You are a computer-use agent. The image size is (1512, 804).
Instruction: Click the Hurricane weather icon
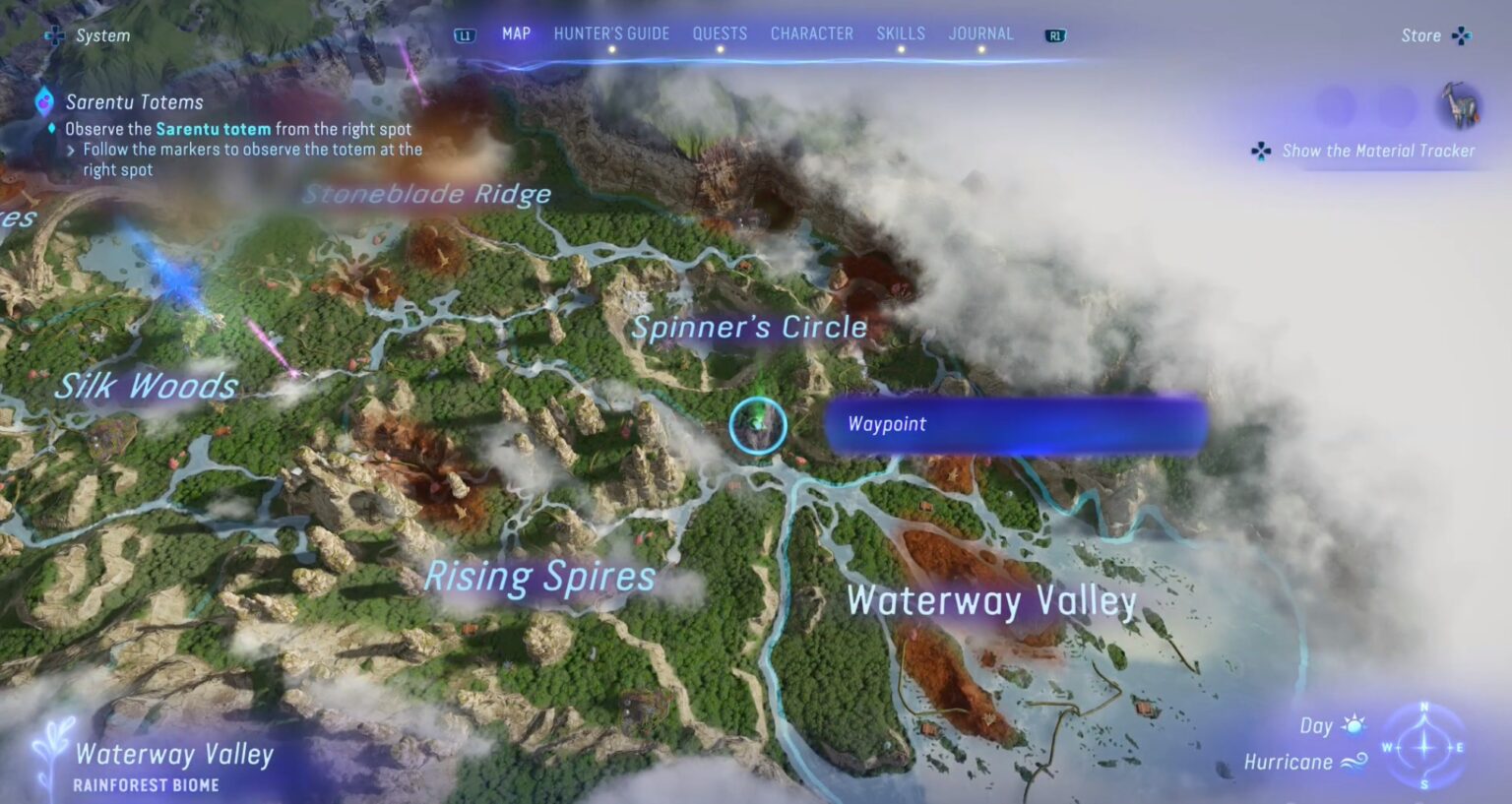click(x=1357, y=761)
